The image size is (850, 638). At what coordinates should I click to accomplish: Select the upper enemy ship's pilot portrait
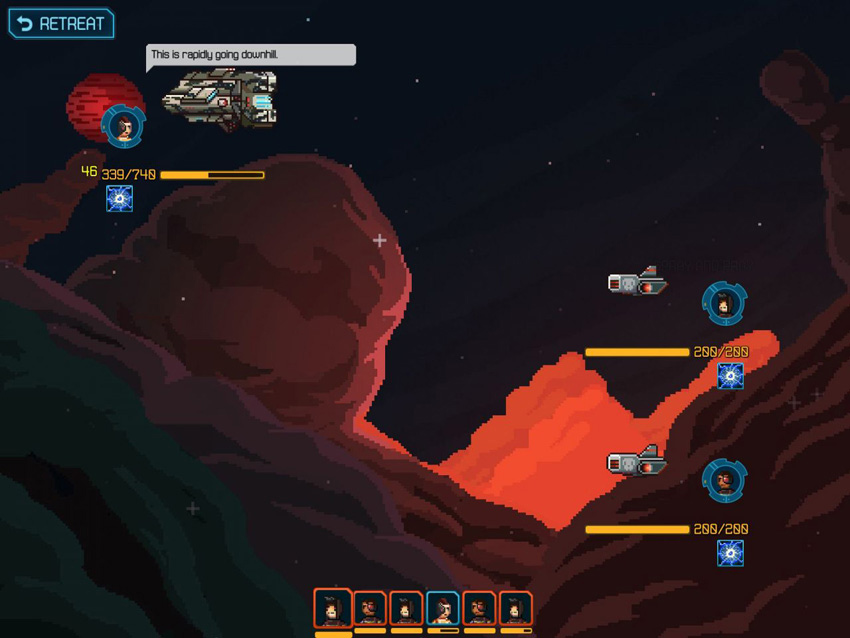[724, 303]
